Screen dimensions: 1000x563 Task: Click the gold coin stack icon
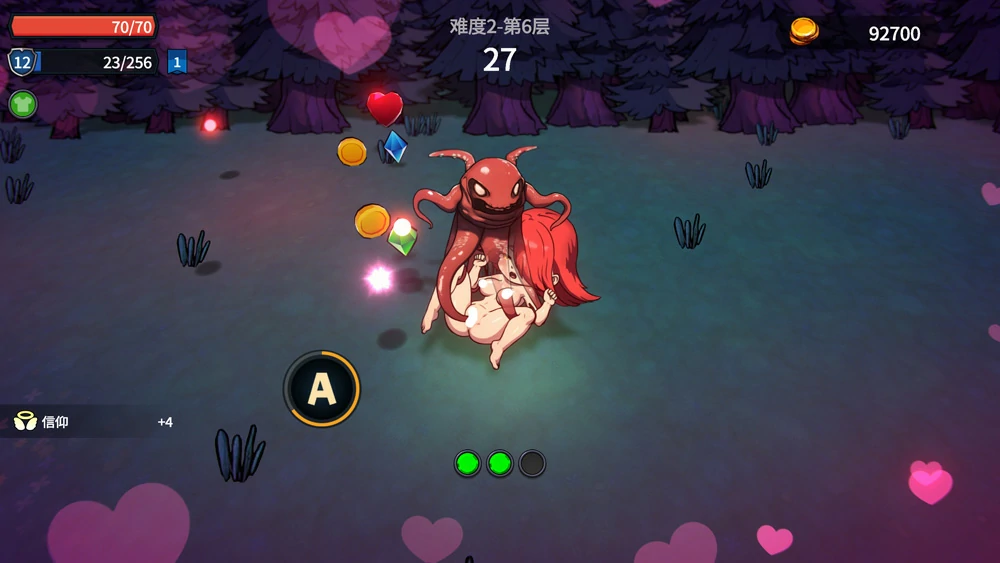pos(804,32)
